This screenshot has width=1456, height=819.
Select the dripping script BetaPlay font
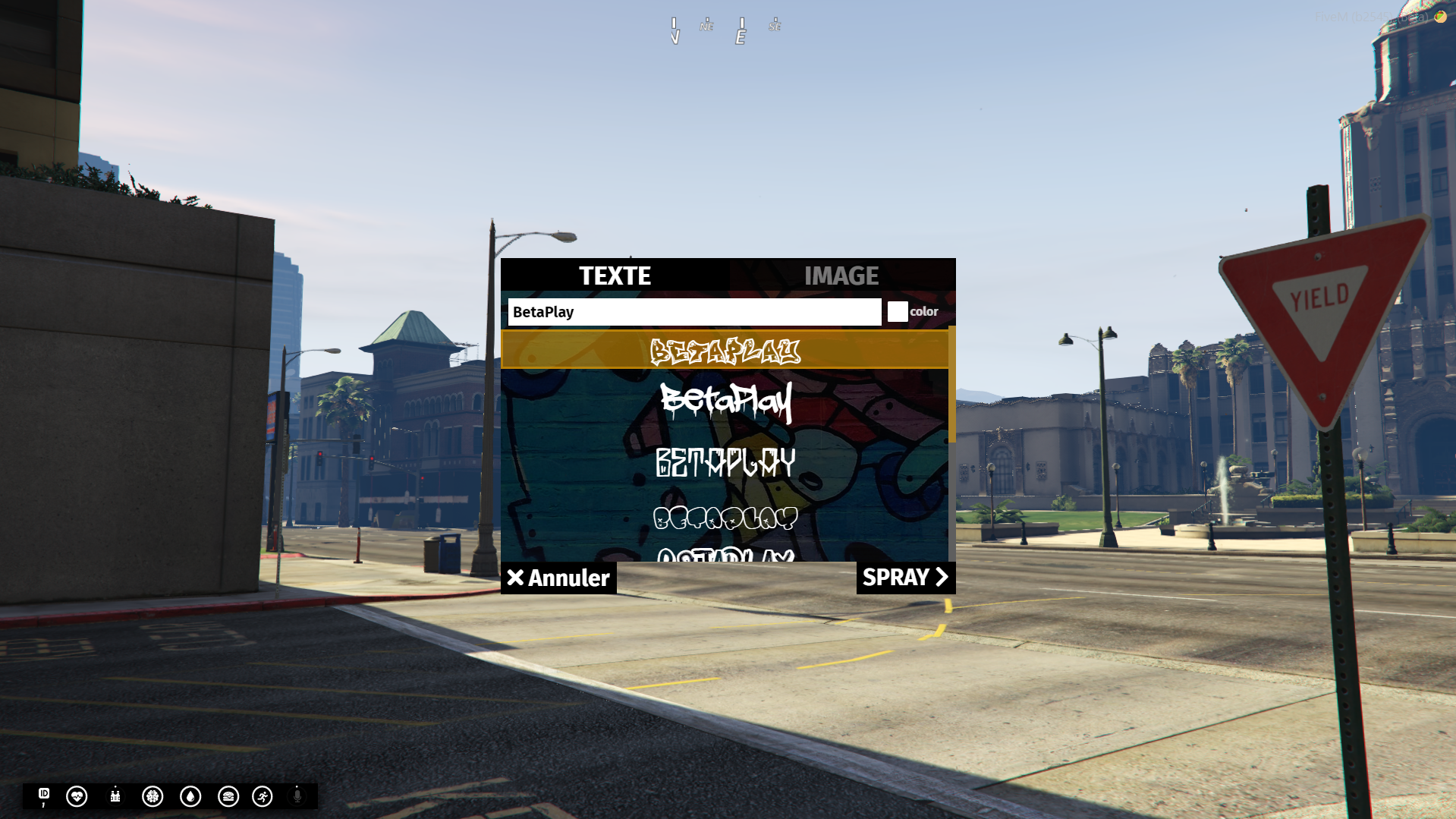725,401
